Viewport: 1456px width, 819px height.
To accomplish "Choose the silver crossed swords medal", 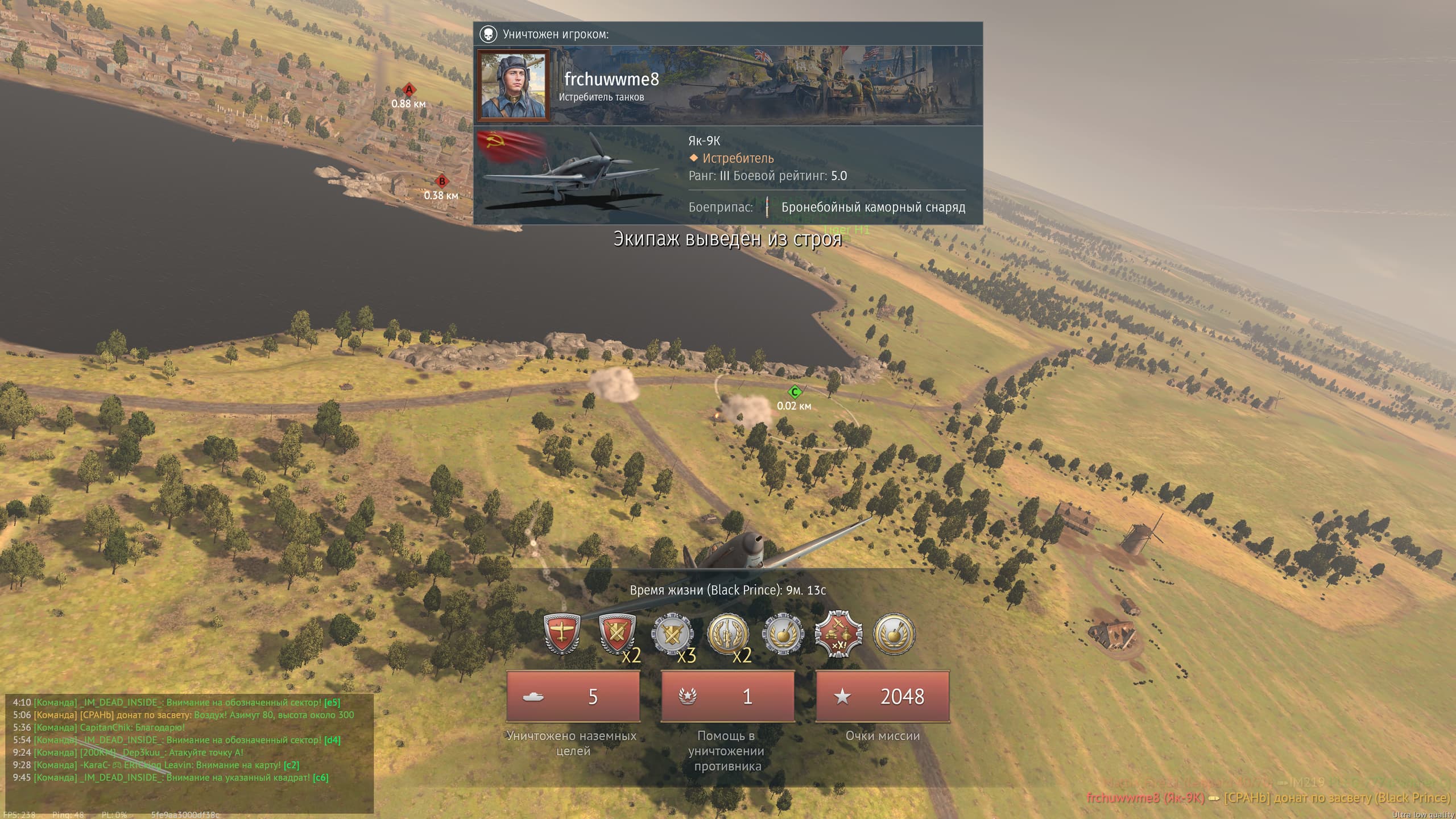I will coord(672,634).
